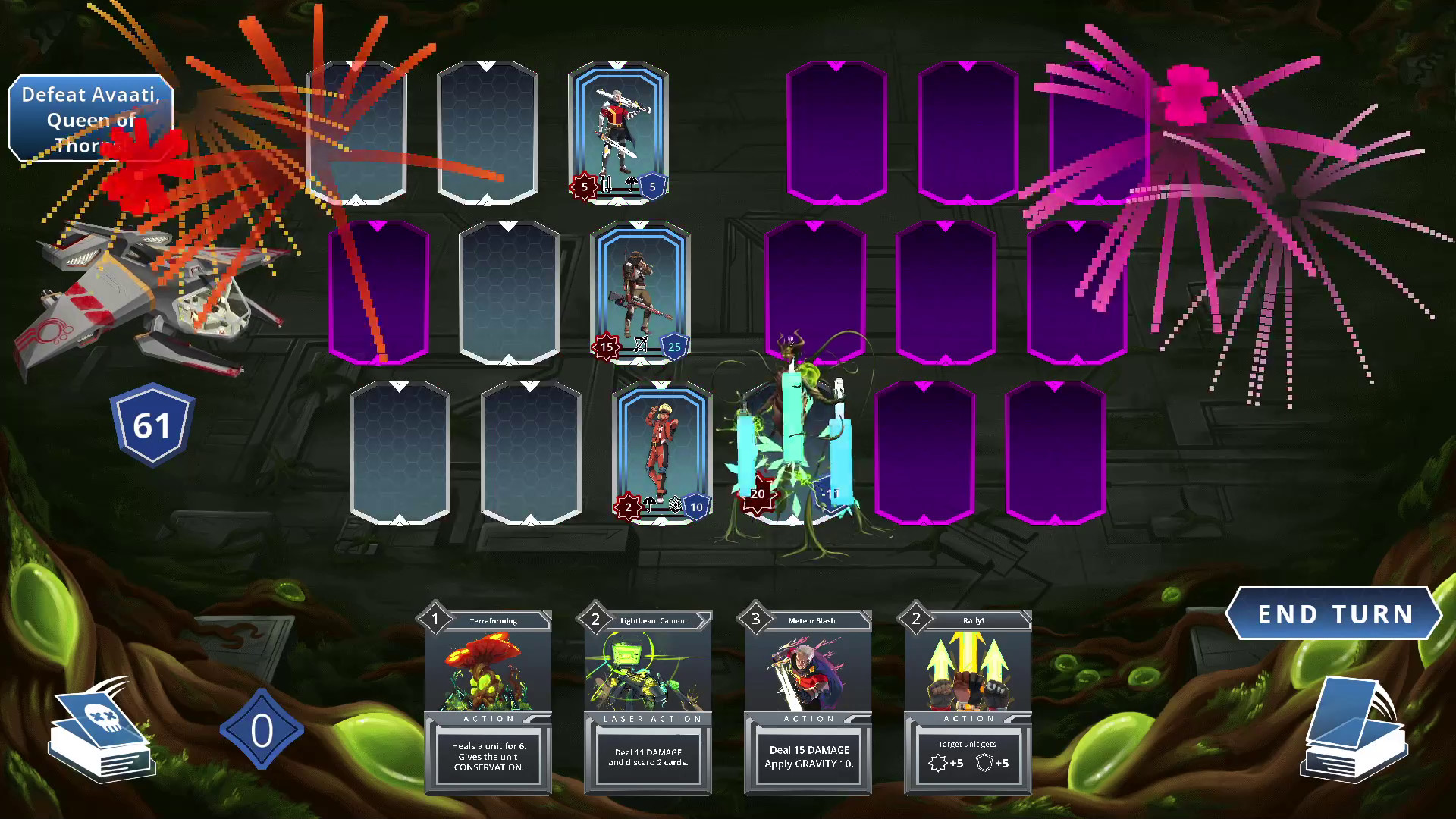Click the 5 shield crest on swordsman card
The width and height of the screenshot is (1456, 819).
click(x=652, y=187)
